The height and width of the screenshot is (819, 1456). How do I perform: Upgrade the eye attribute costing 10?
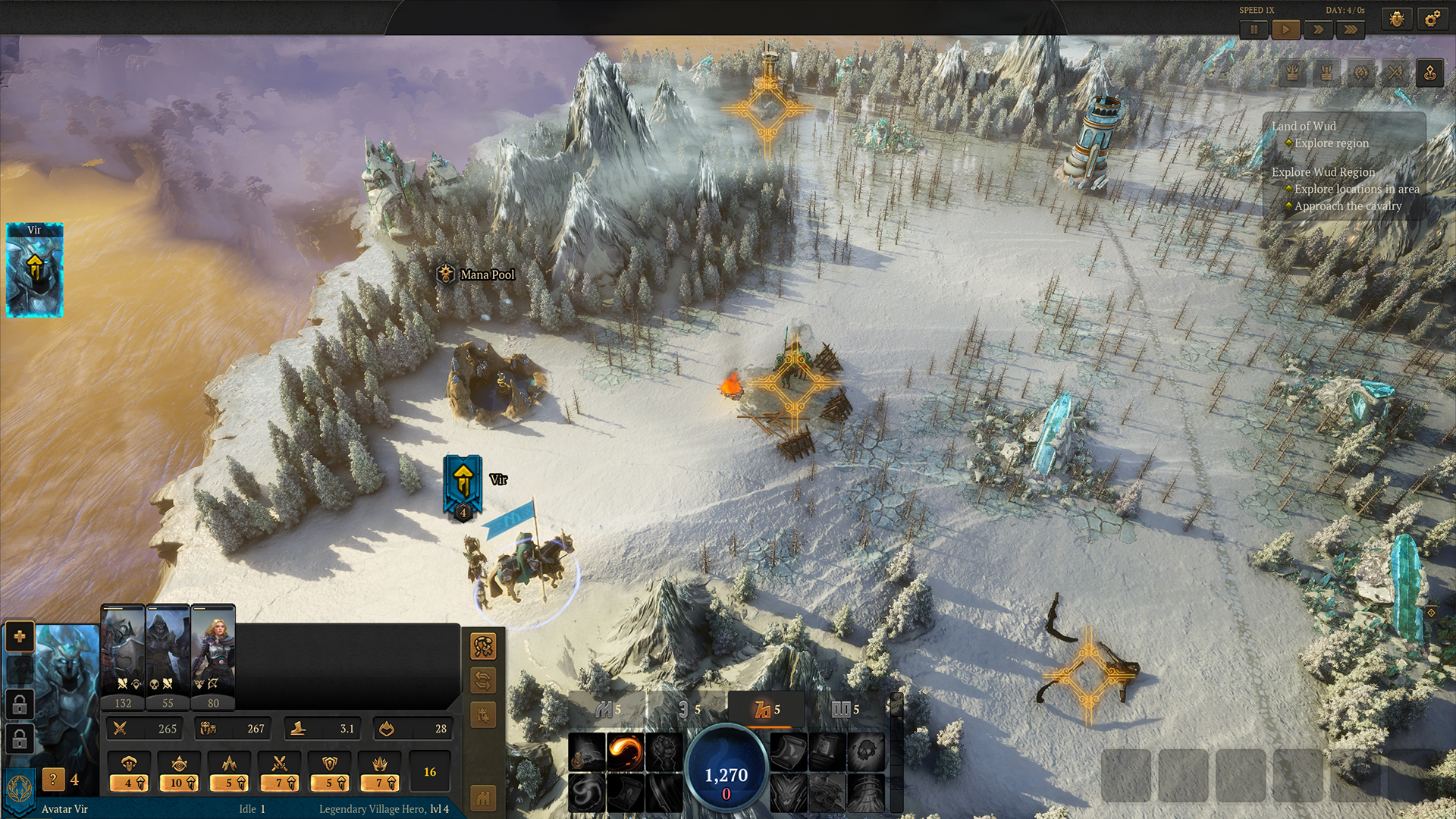click(180, 772)
